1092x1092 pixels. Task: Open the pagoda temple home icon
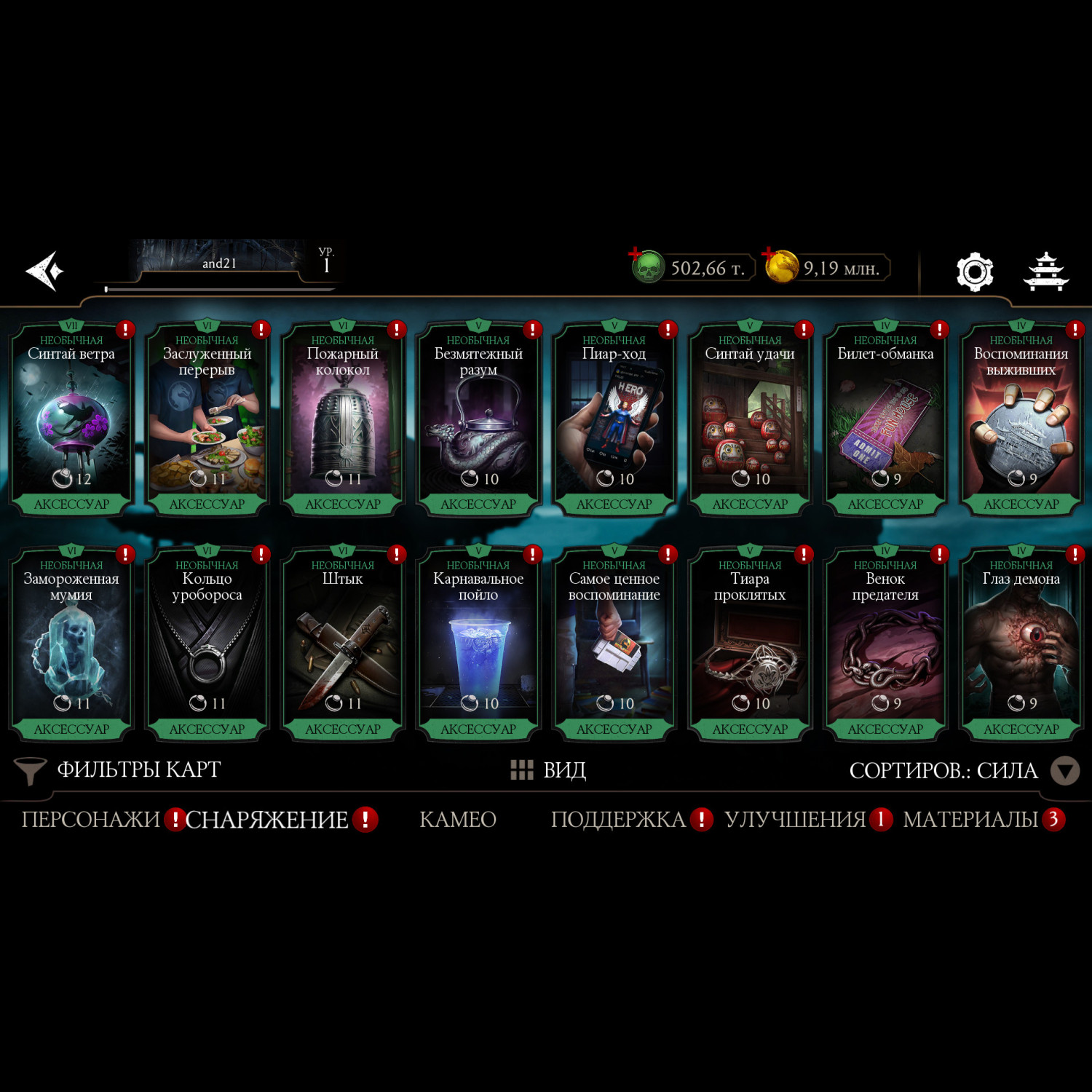[1045, 272]
